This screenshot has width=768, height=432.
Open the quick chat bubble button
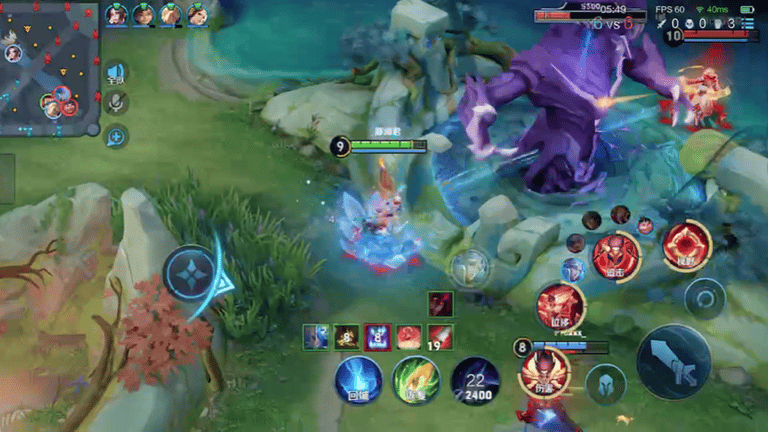(117, 136)
